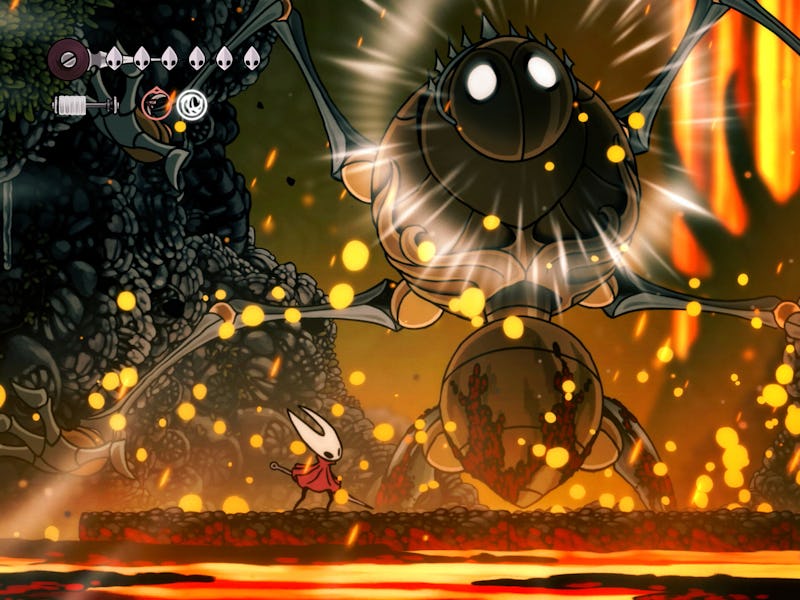Click the red-ringed tool icon
Screen dimensions: 800x600
[155, 102]
